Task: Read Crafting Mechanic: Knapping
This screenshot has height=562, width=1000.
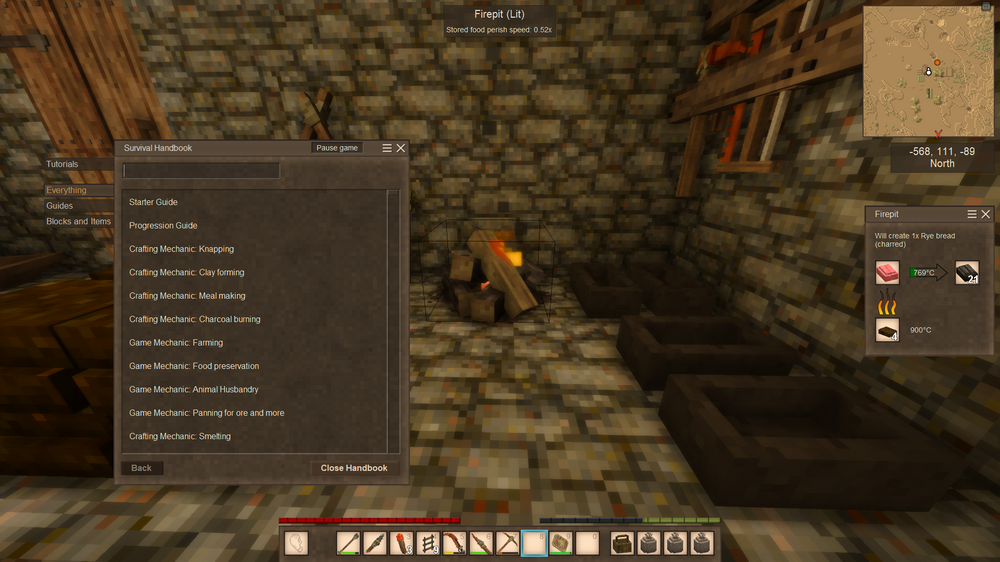Action: [x=181, y=249]
